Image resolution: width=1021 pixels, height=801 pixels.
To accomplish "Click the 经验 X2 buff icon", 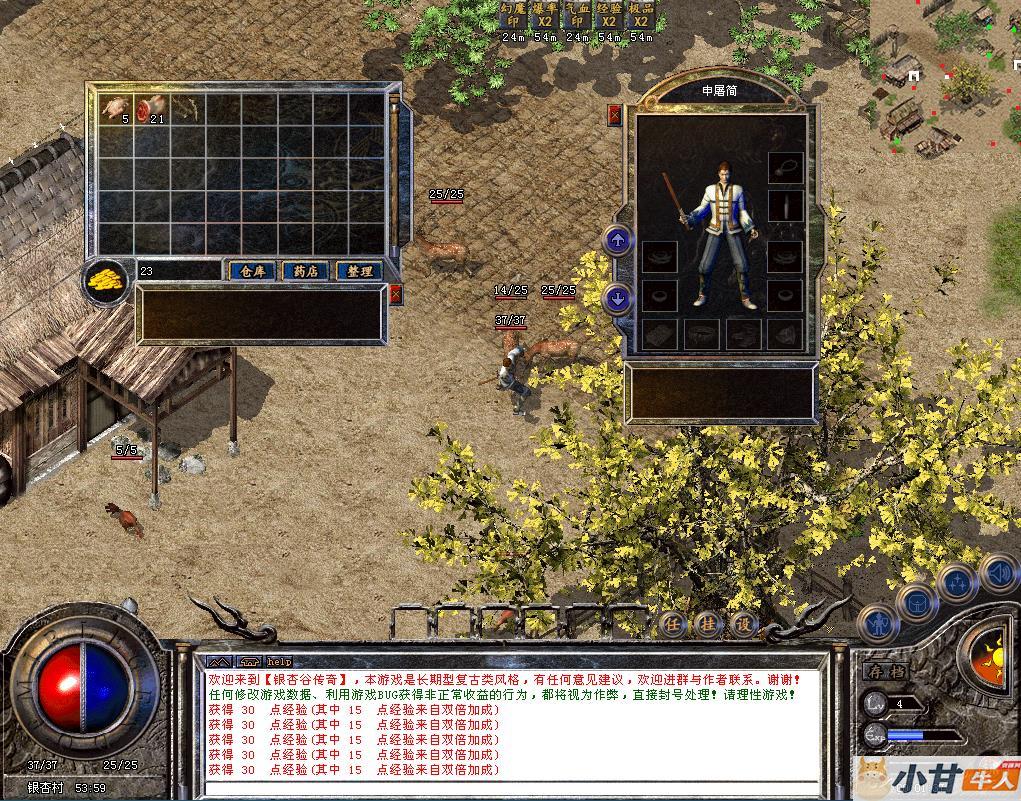I will pyautogui.click(x=608, y=15).
